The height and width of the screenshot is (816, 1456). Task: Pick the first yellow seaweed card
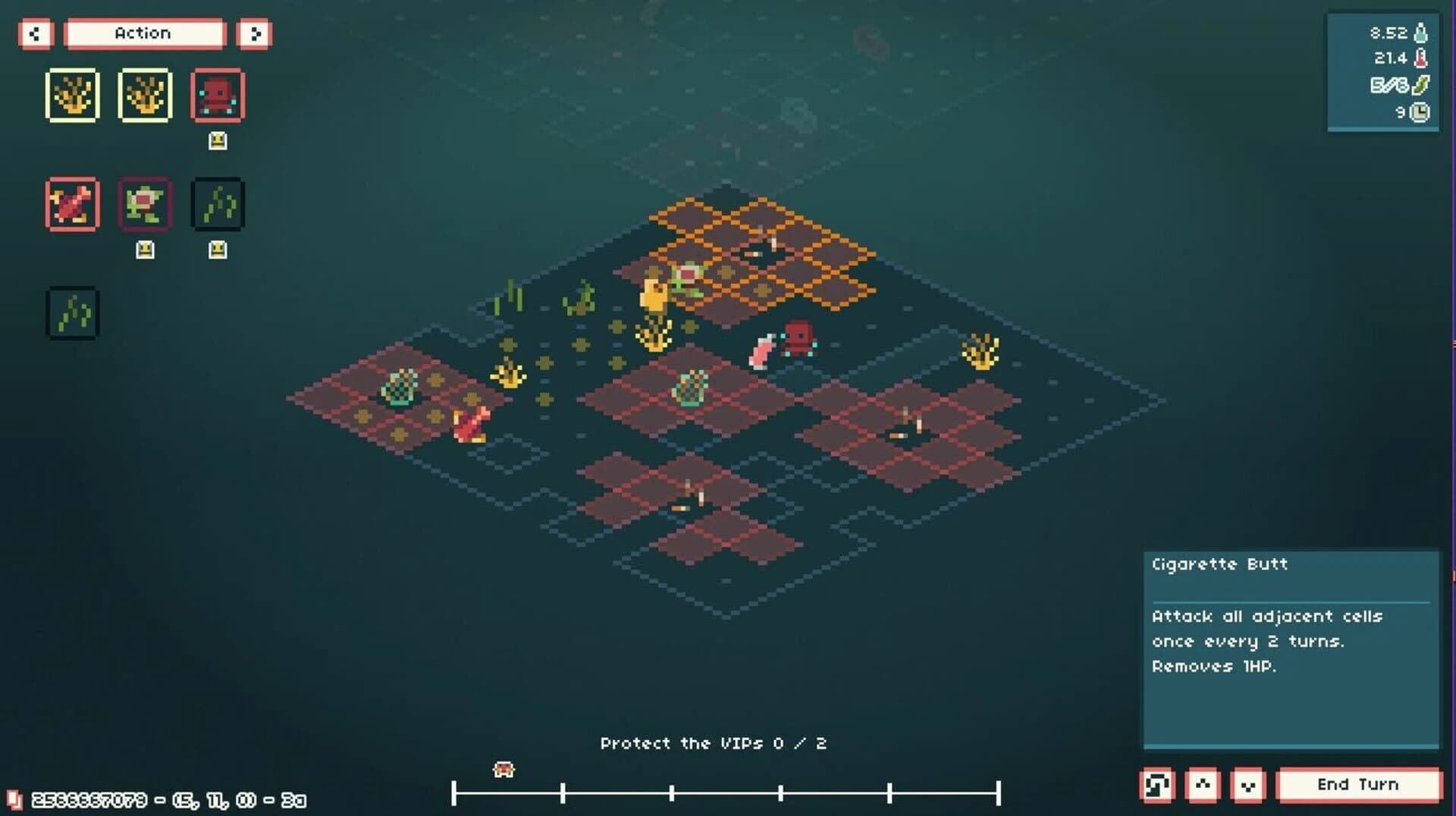[x=73, y=94]
